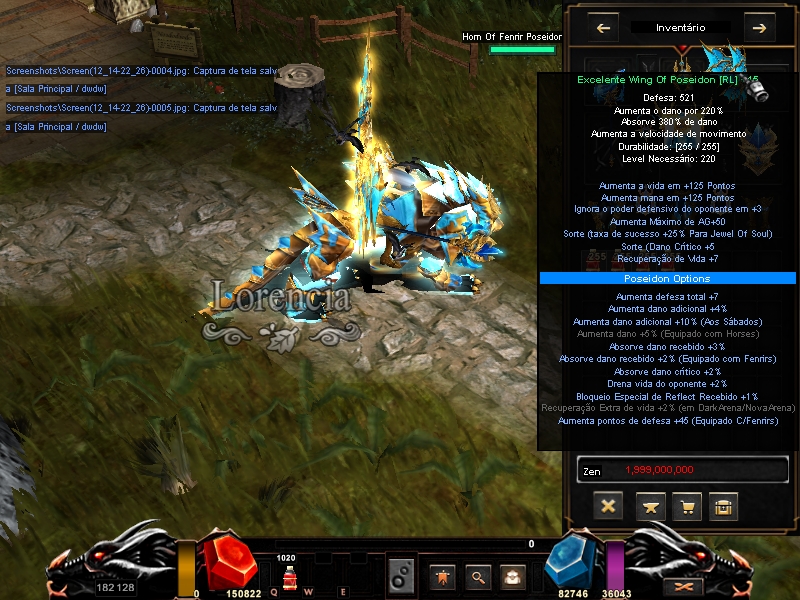Click the magnifying glass search icon
800x600 pixels.
tap(479, 576)
